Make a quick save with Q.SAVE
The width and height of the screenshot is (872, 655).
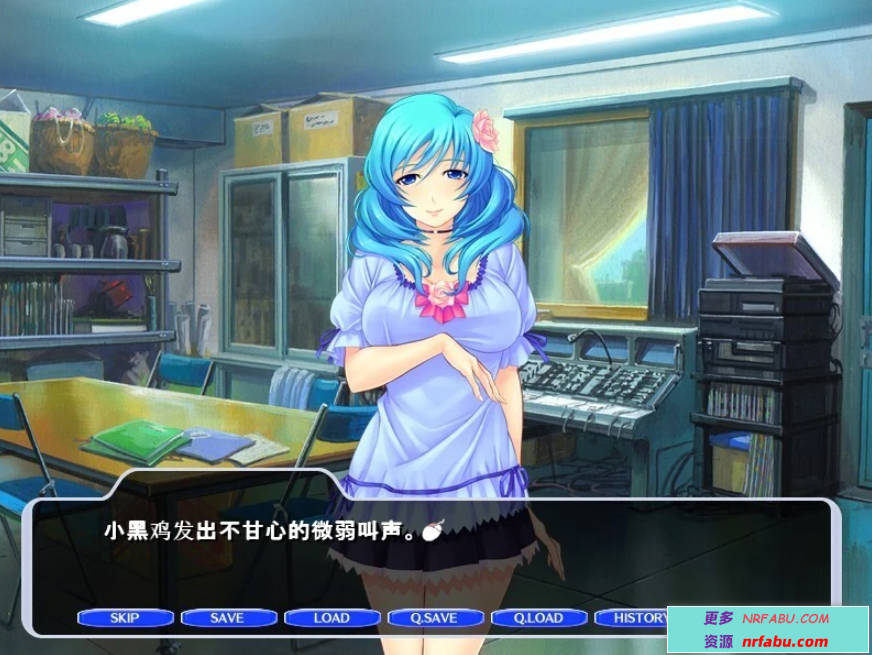coord(434,618)
